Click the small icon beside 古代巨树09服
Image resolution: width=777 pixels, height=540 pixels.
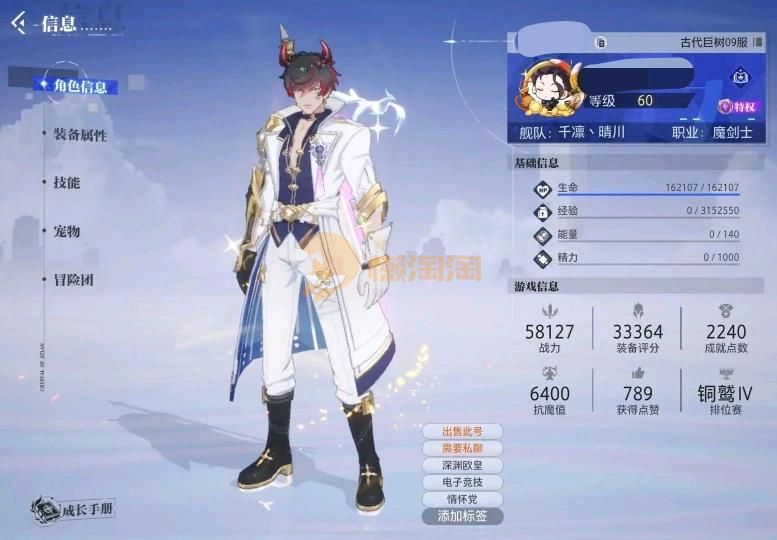(x=600, y=42)
